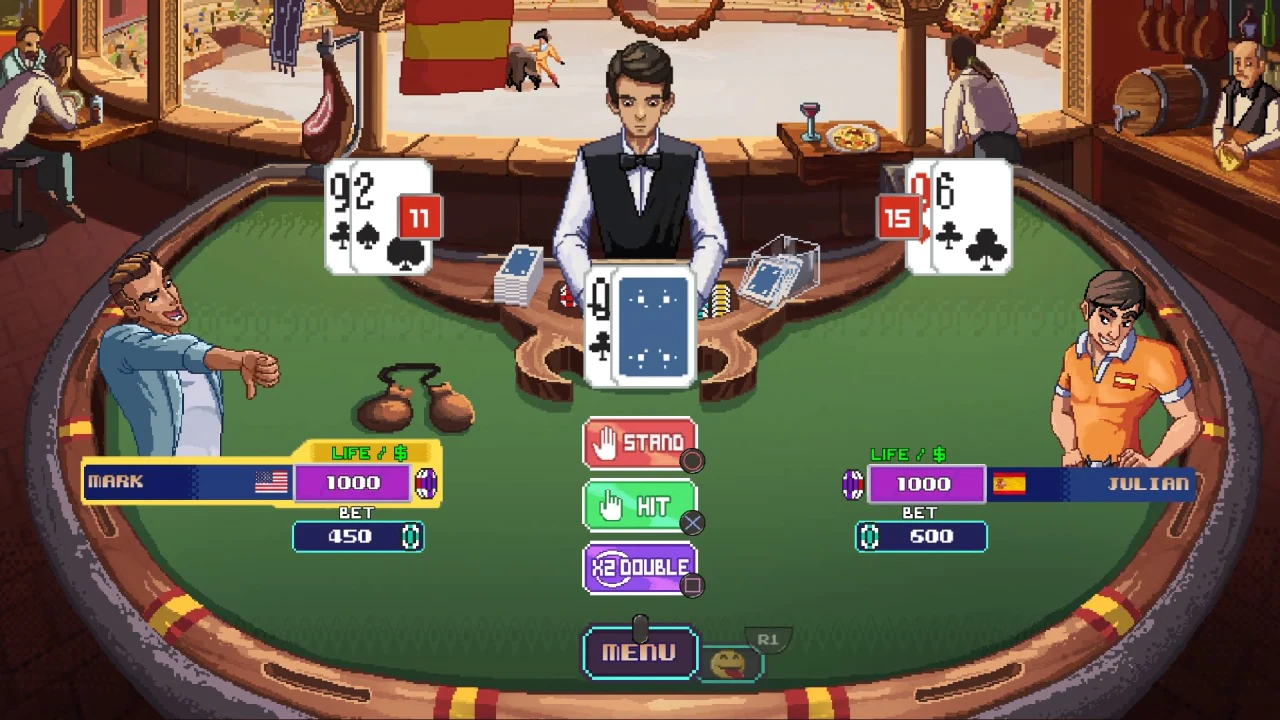The height and width of the screenshot is (720, 1280).
Task: Click the card shoe beside the dealer
Action: [520, 275]
